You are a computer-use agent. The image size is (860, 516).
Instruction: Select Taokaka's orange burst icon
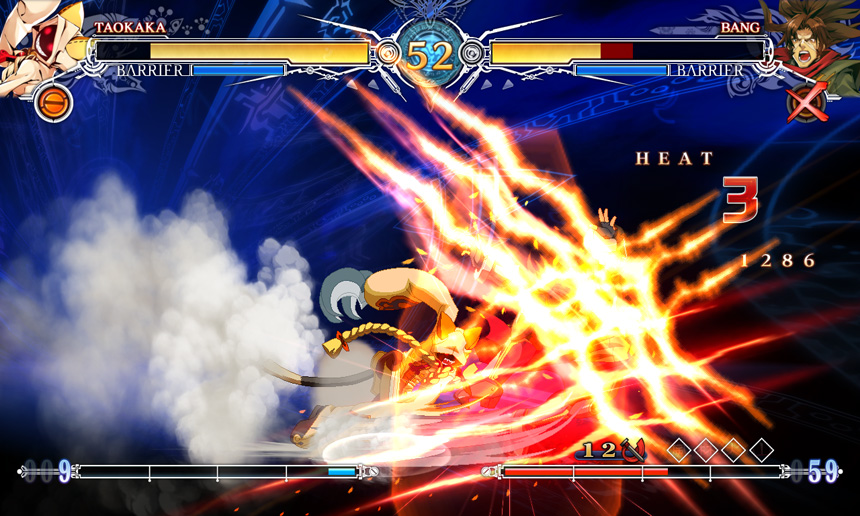(x=53, y=102)
